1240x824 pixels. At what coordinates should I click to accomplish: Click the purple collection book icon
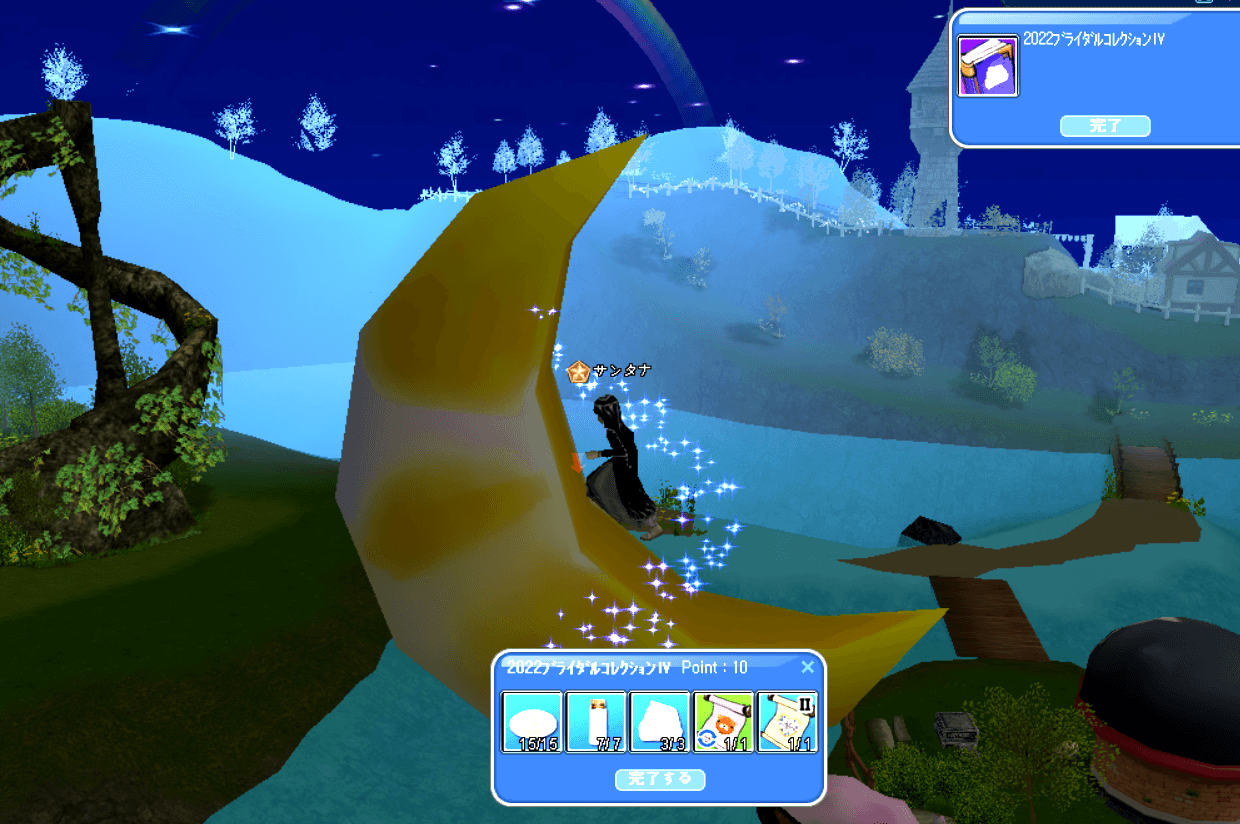click(x=988, y=66)
